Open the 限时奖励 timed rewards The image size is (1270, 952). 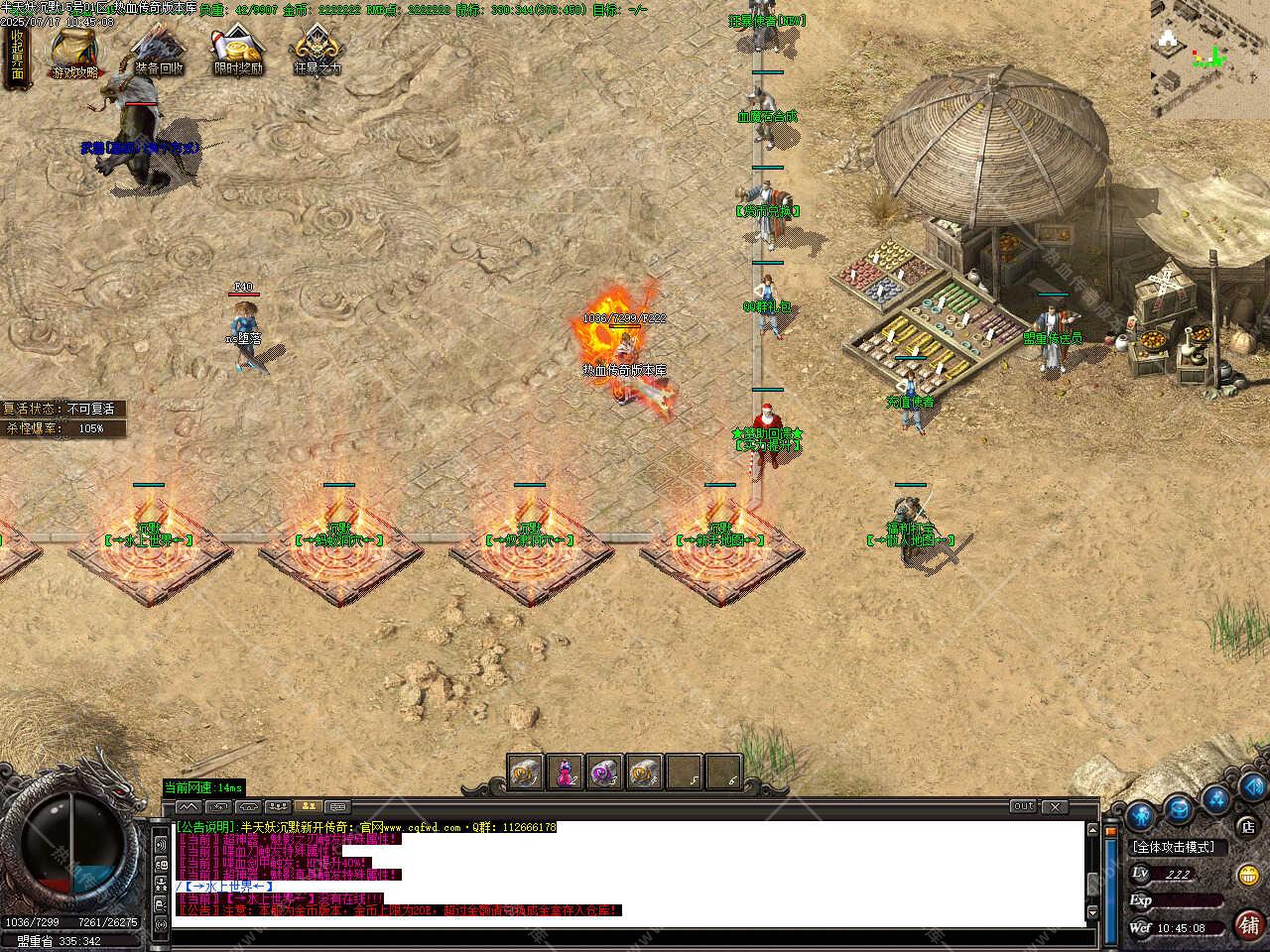[x=238, y=52]
